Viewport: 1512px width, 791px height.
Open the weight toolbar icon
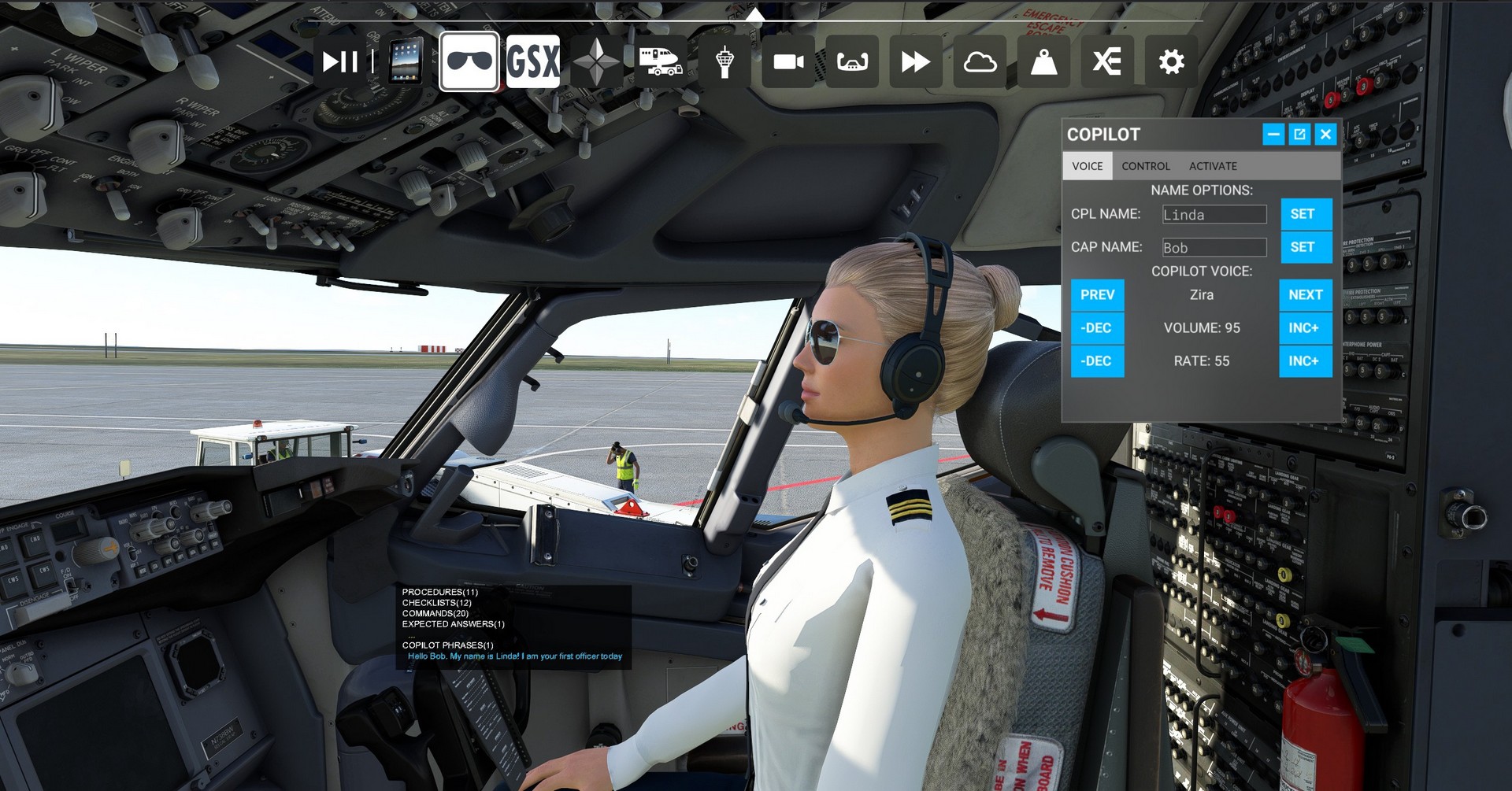pos(1043,61)
